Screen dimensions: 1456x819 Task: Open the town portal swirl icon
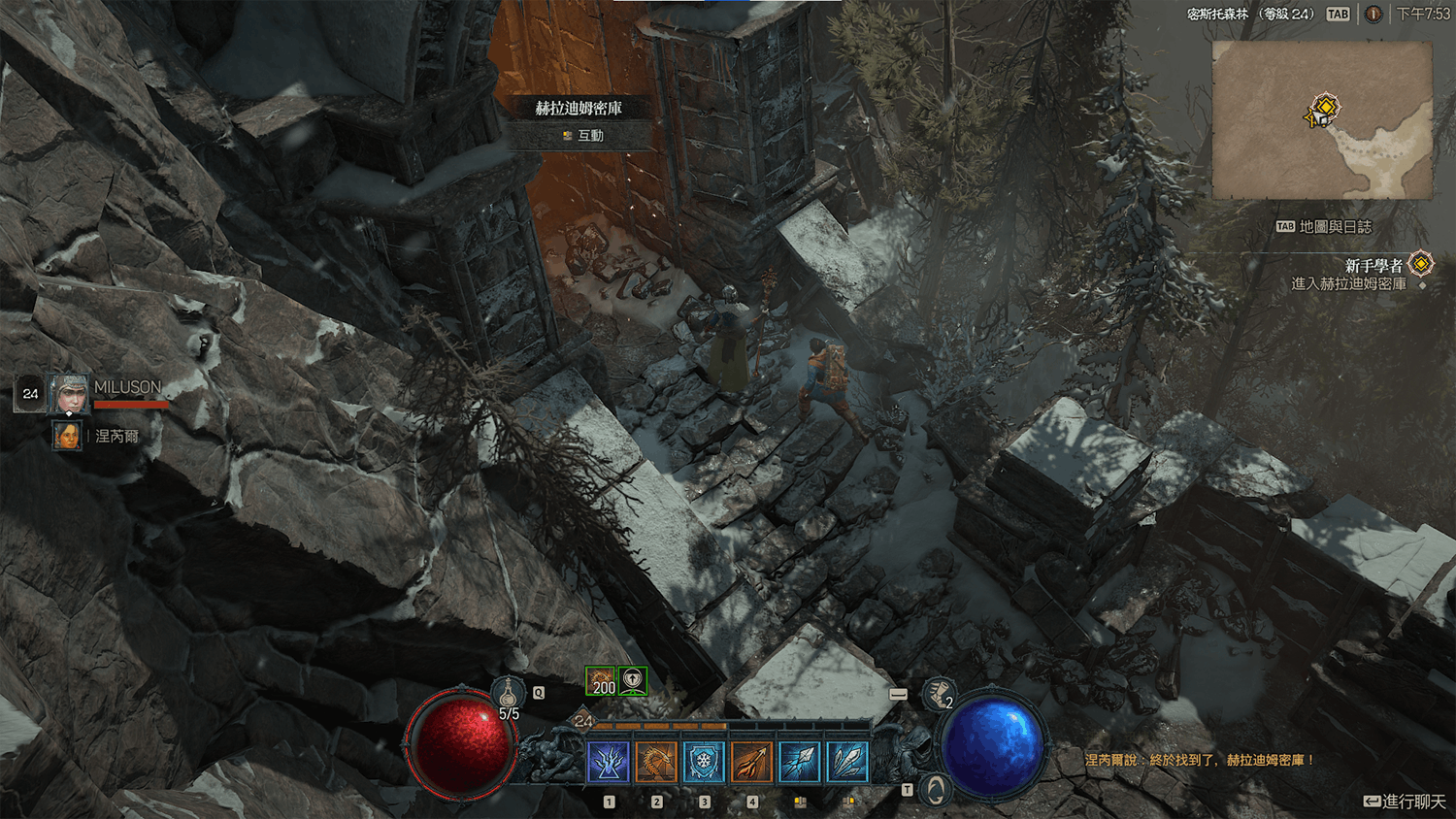(x=936, y=790)
